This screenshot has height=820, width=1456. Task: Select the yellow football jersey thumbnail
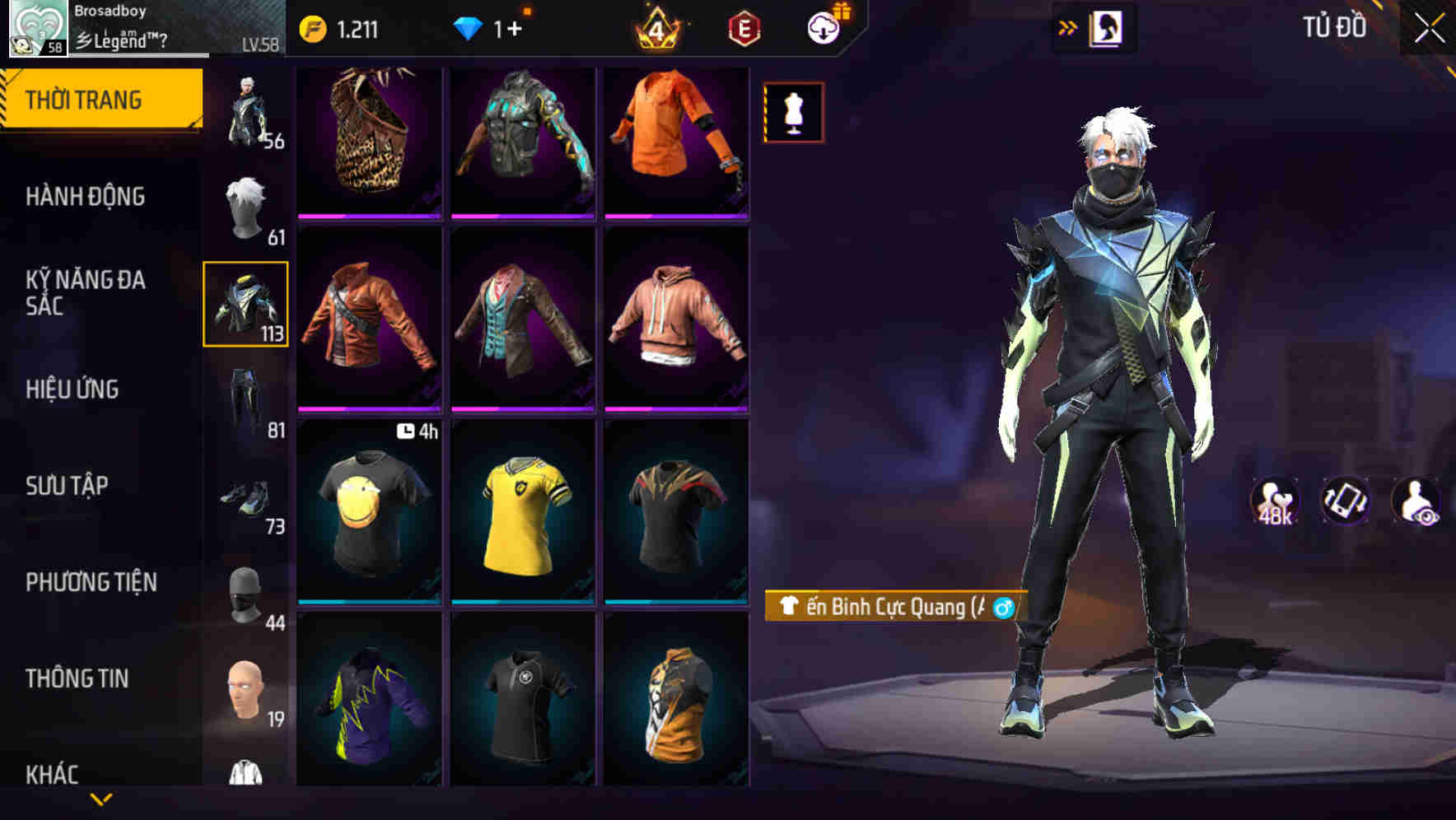[525, 520]
